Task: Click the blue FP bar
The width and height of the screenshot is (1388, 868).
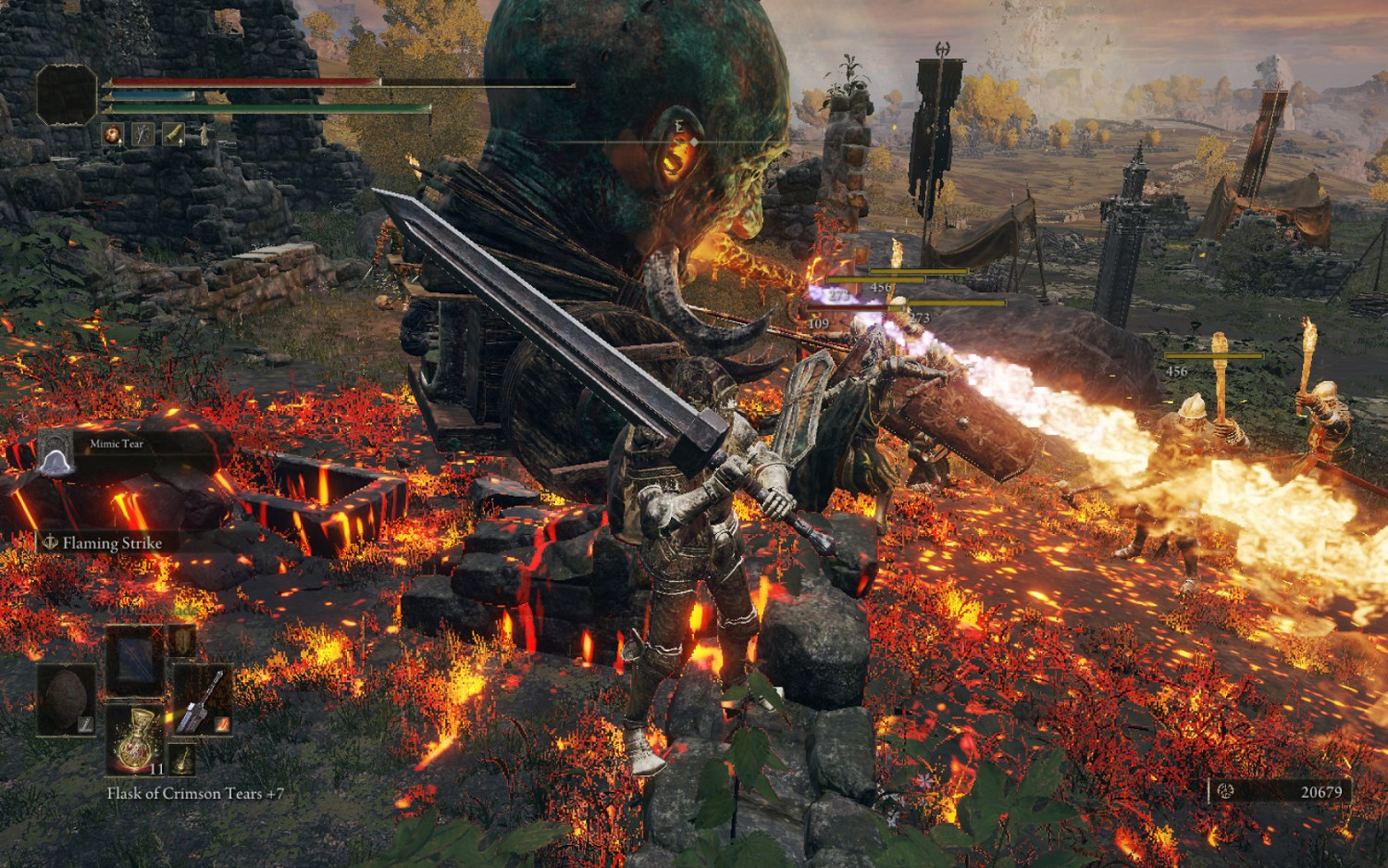Action: (x=151, y=95)
